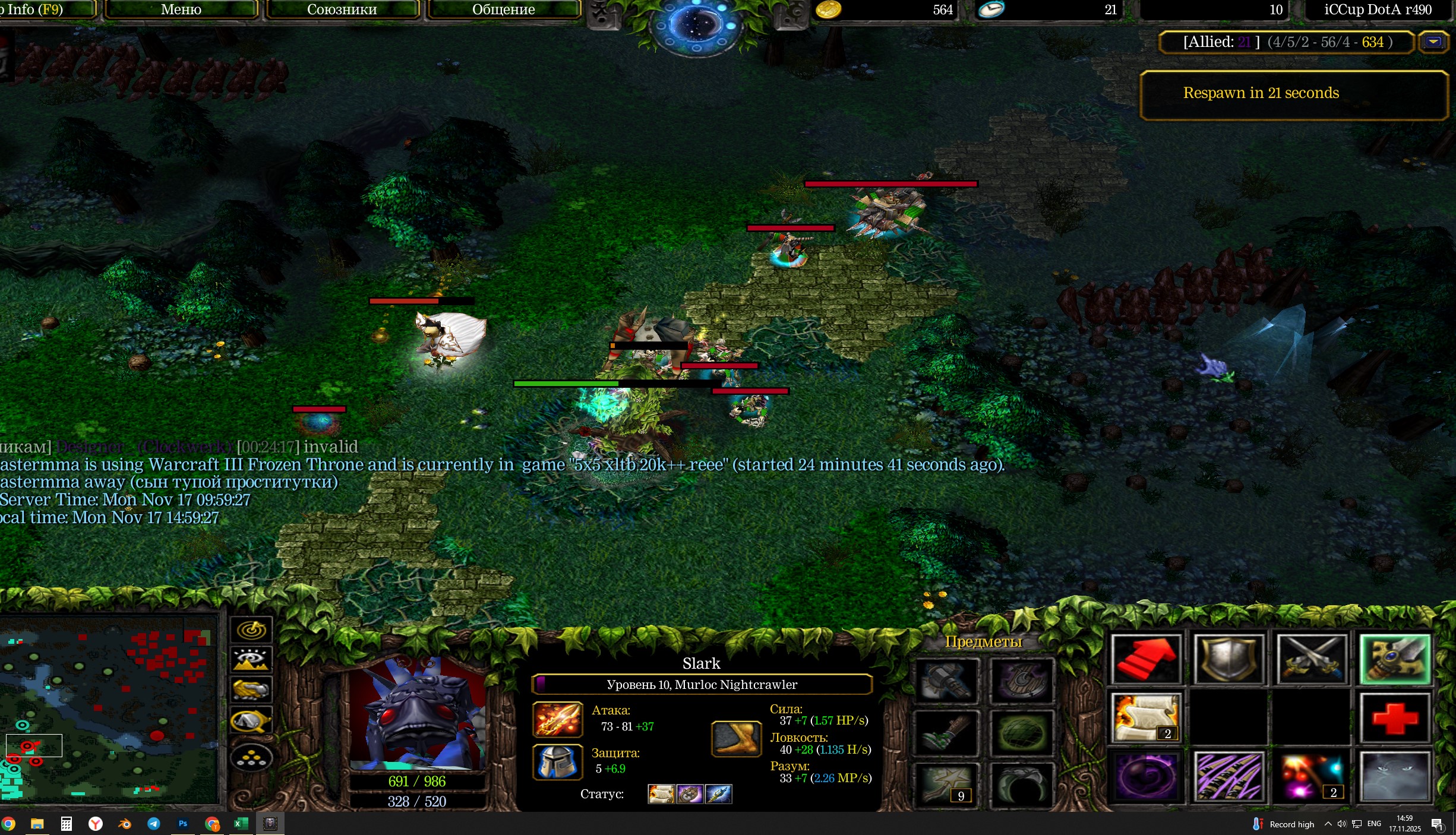Click the Shadow Dance smoky eyes ability
The height and width of the screenshot is (835, 1456).
tap(1395, 776)
